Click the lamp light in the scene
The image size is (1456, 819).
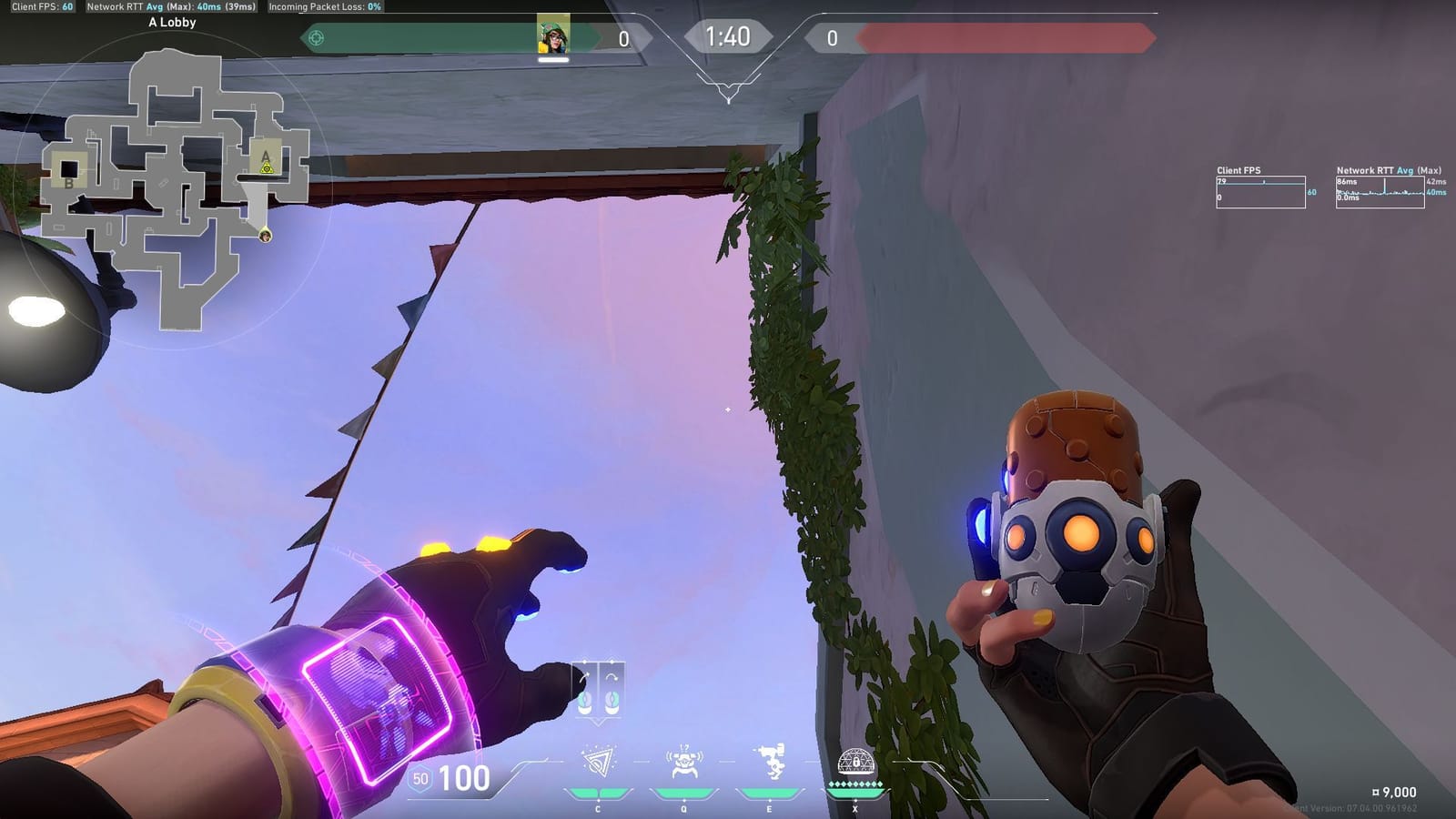coord(38,309)
